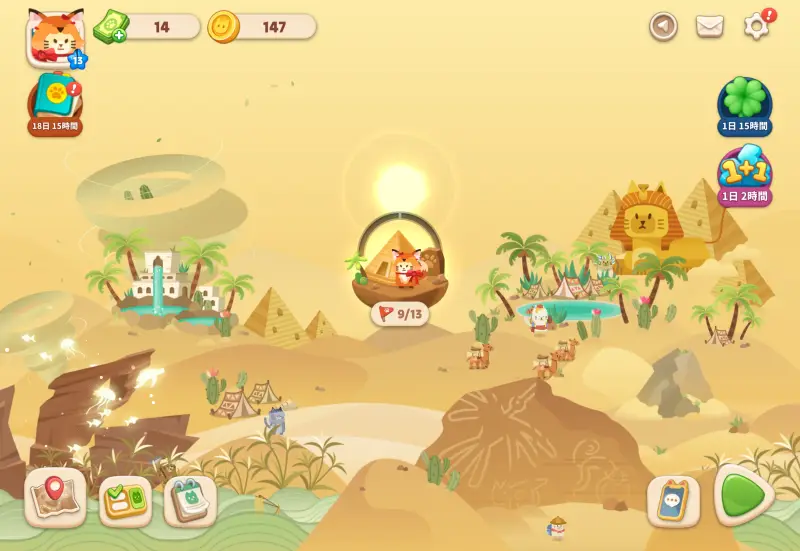Image resolution: width=800 pixels, height=551 pixels.
Task: Open the gear settings menu
Action: (757, 27)
